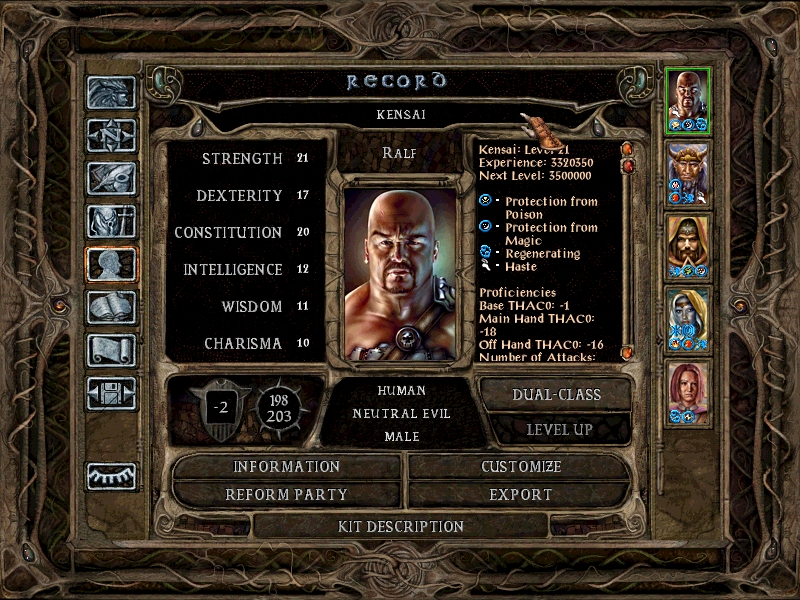The width and height of the screenshot is (800, 600).
Task: Return to game via dragon head icon
Action: click(x=111, y=93)
